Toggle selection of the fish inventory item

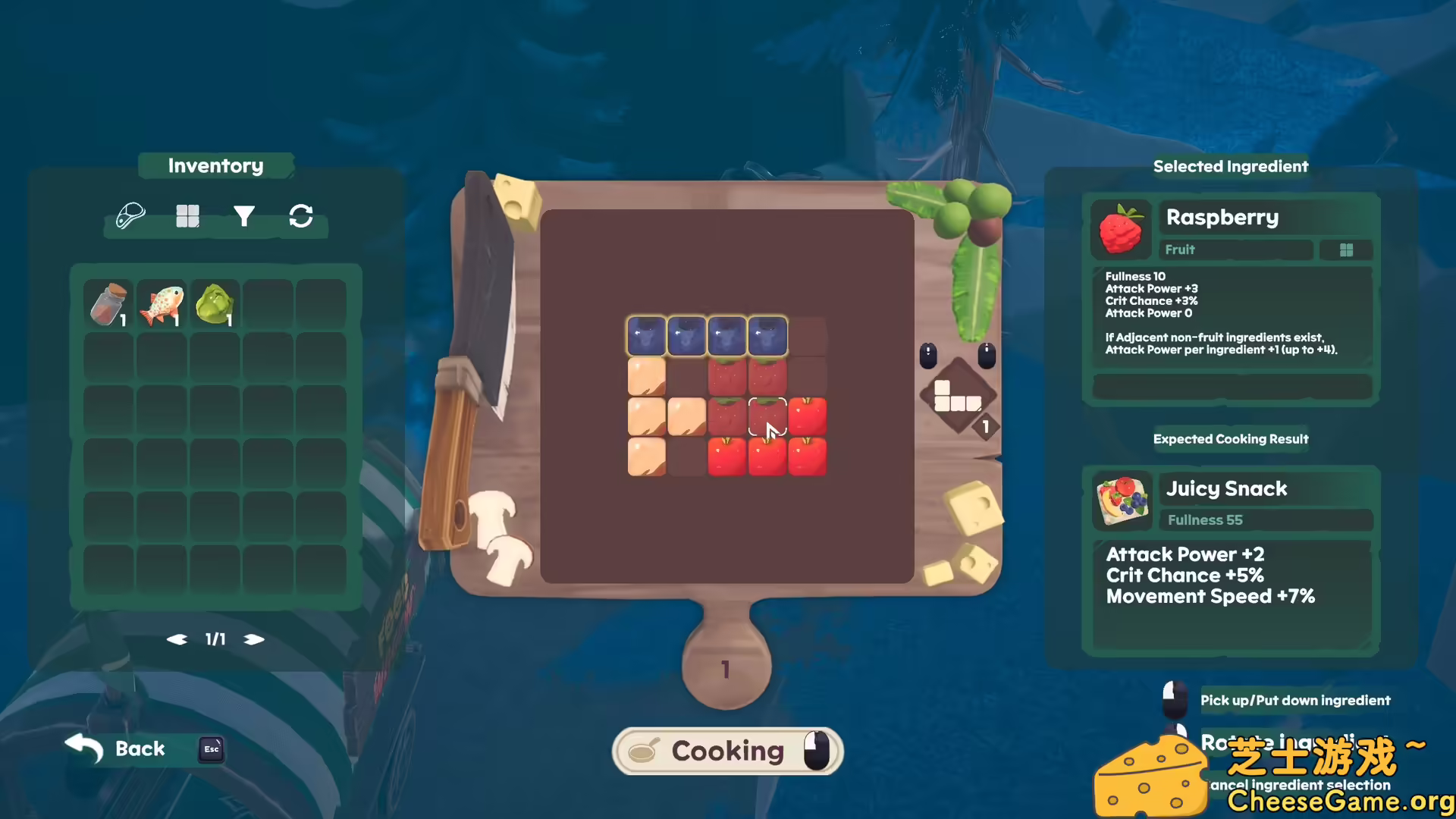(161, 303)
